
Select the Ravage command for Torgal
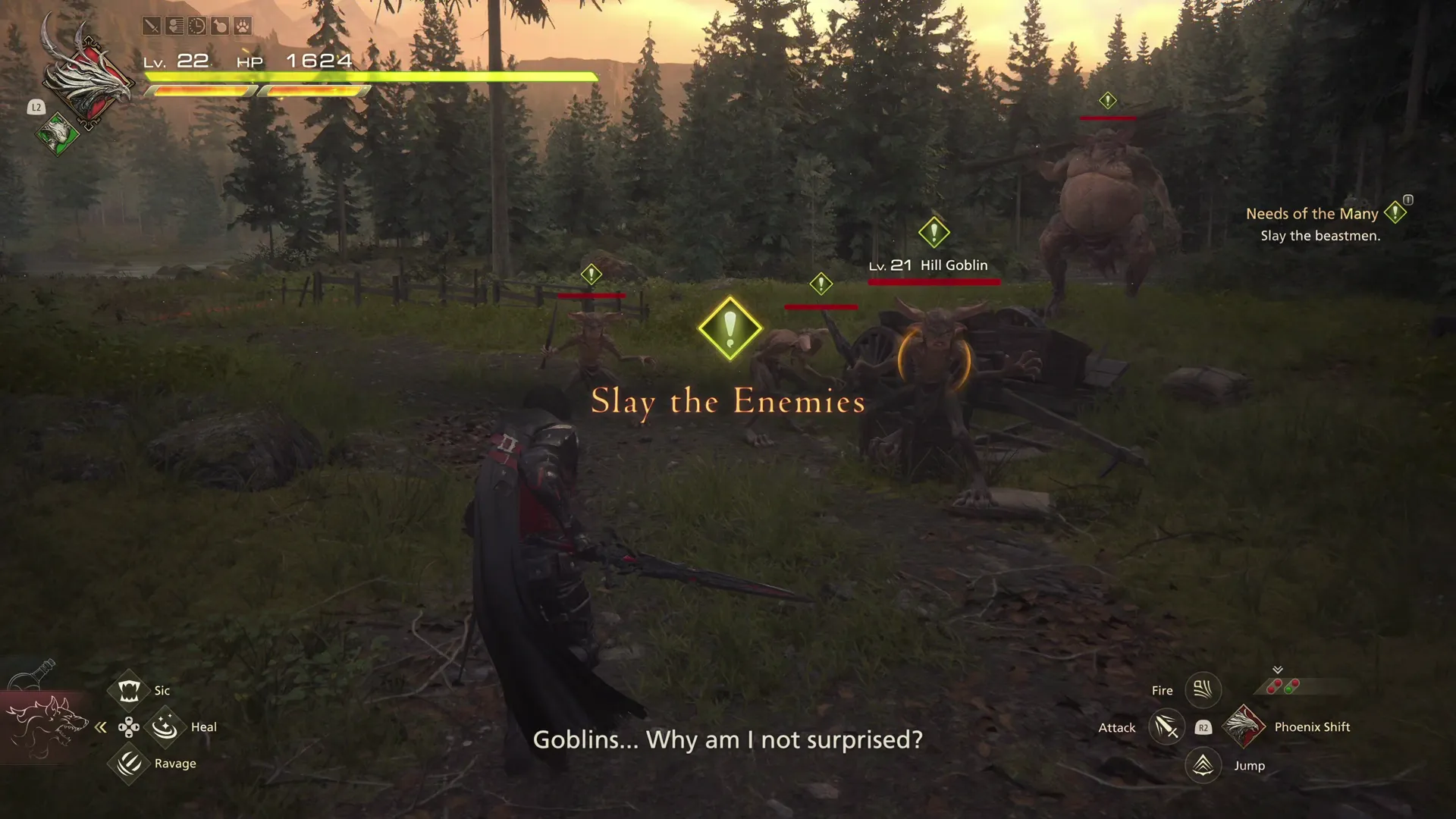(127, 763)
